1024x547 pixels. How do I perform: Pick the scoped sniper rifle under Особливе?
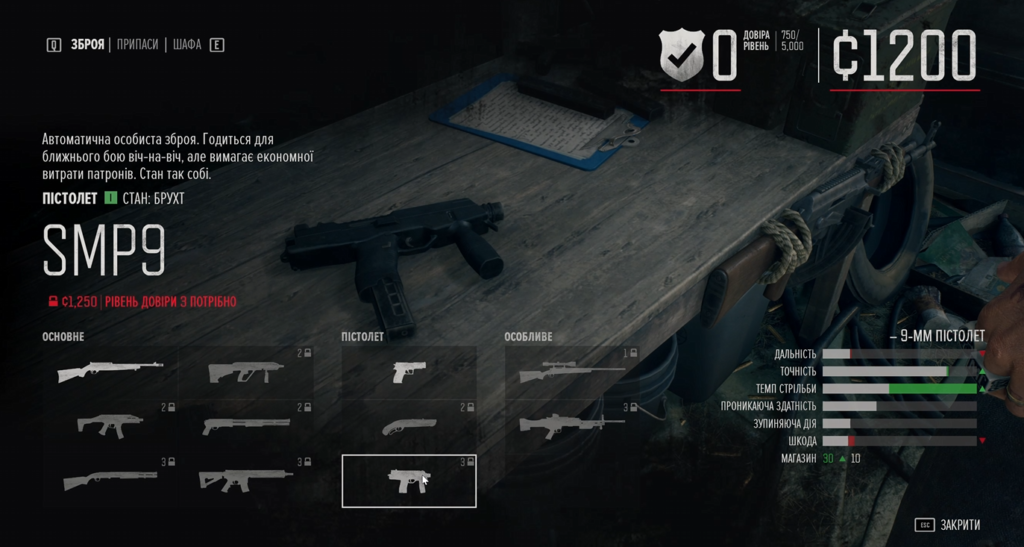572,371
